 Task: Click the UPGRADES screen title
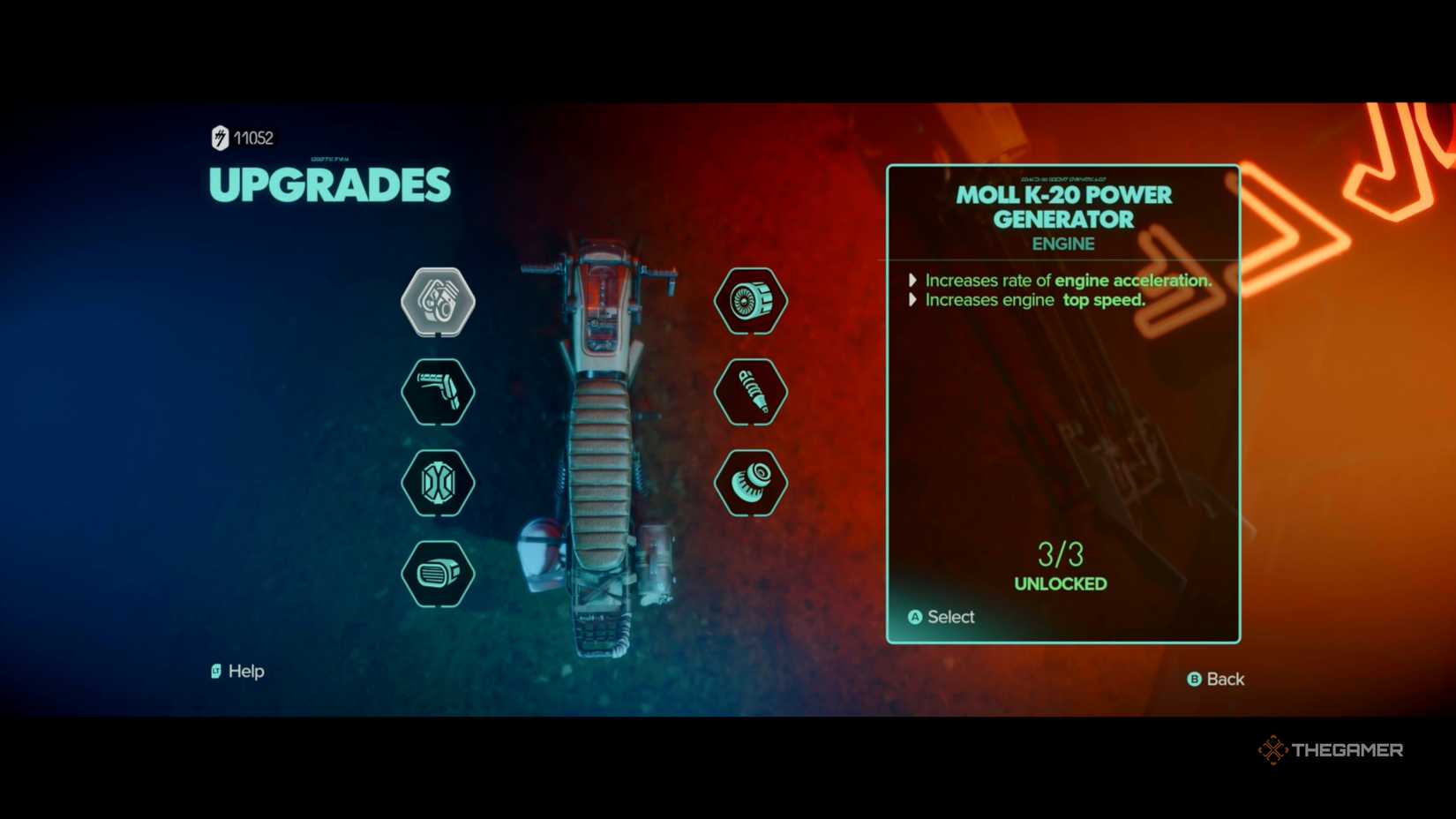pyautogui.click(x=329, y=185)
